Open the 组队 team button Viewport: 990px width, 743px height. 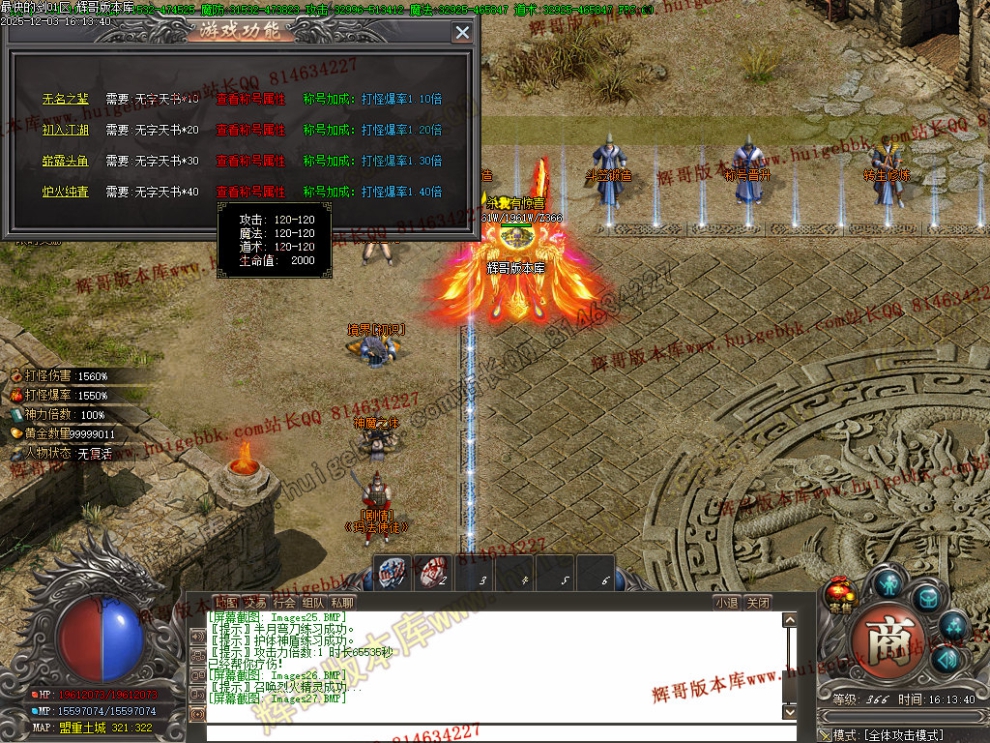[x=313, y=602]
